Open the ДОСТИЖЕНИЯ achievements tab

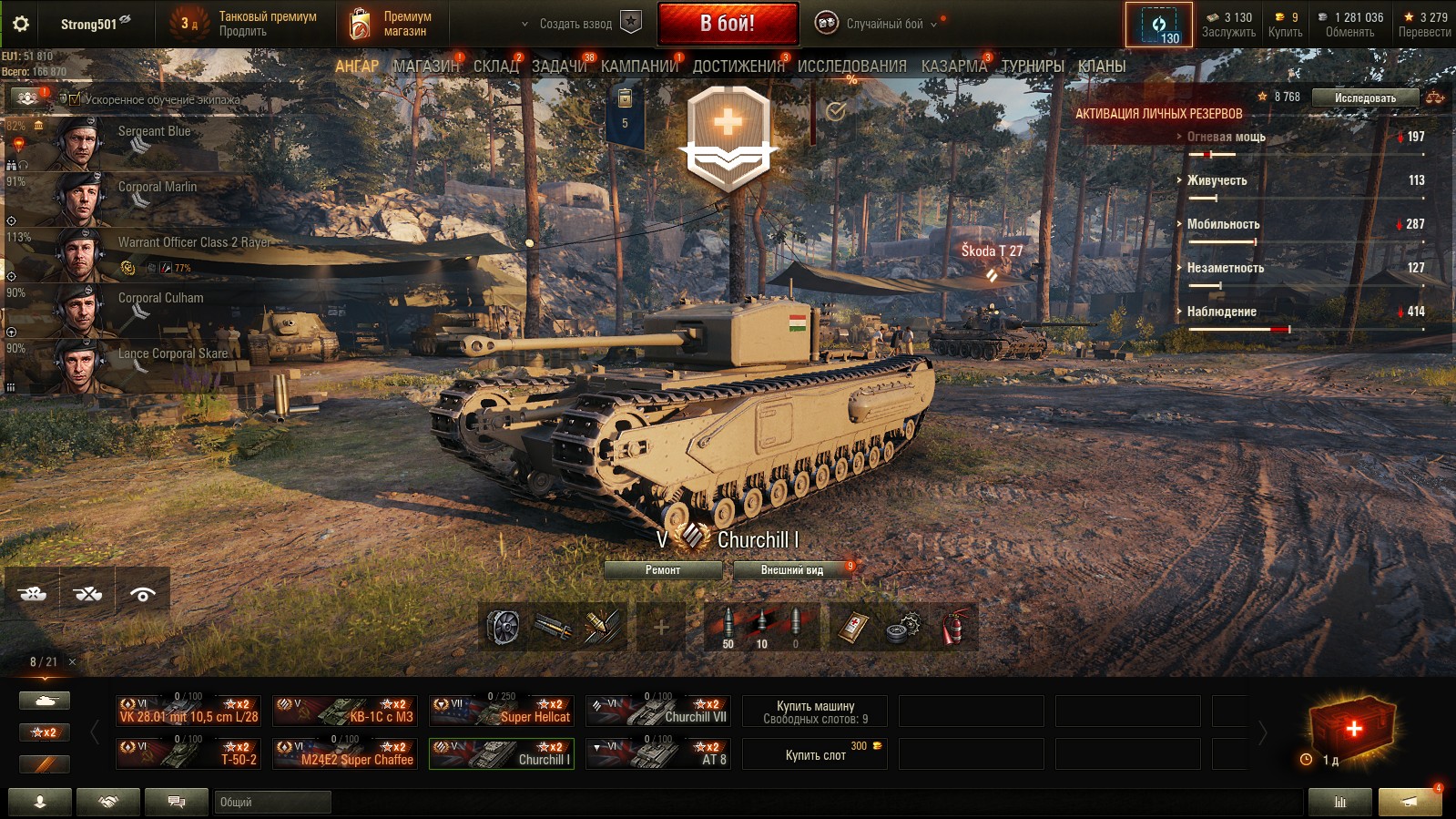point(738,67)
